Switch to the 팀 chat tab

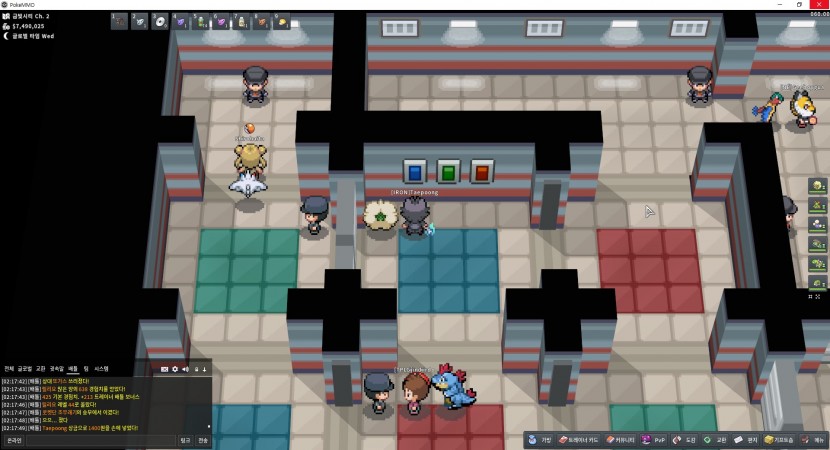[86, 369]
